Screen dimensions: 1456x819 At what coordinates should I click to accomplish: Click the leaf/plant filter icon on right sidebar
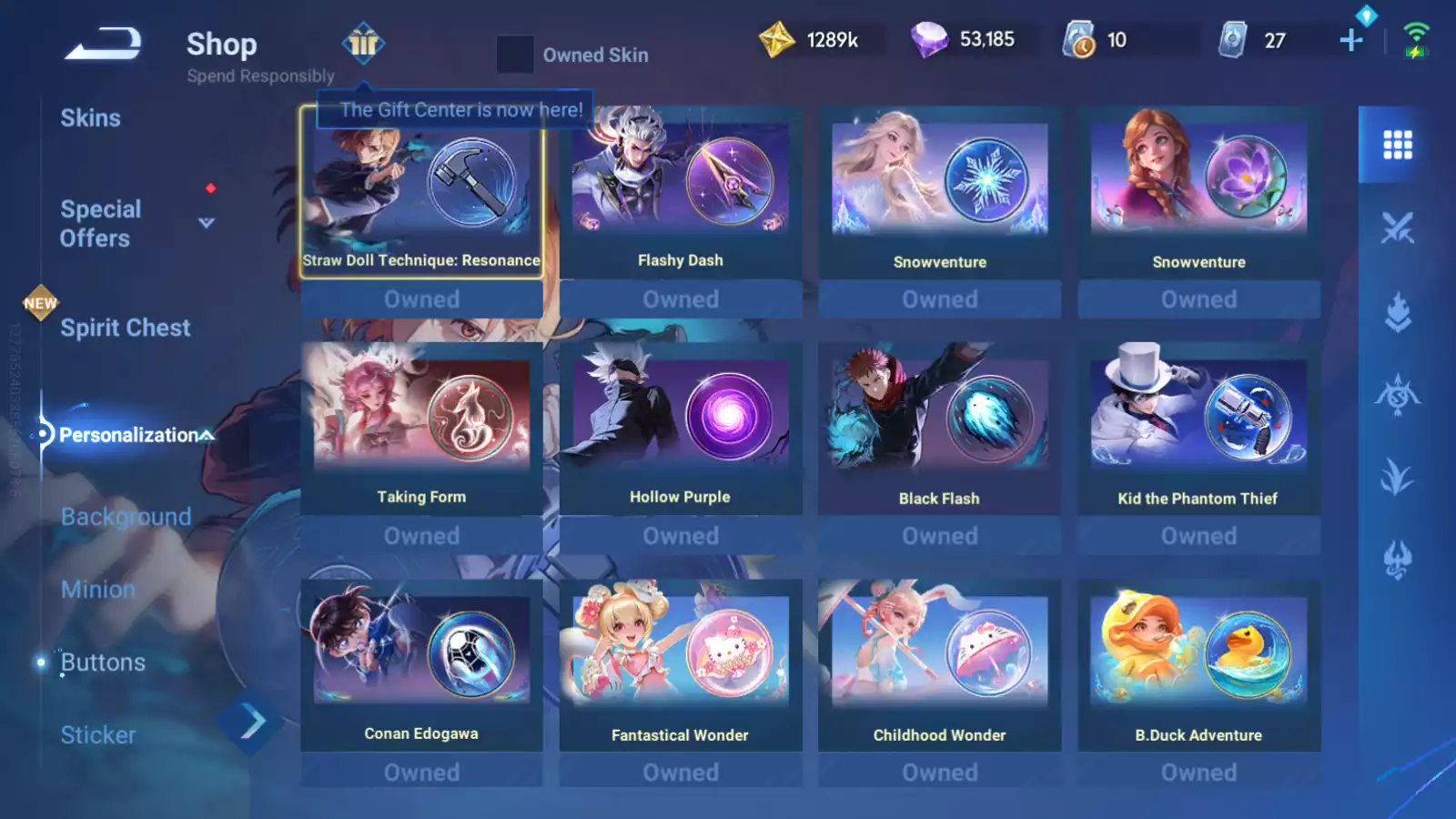1398,478
